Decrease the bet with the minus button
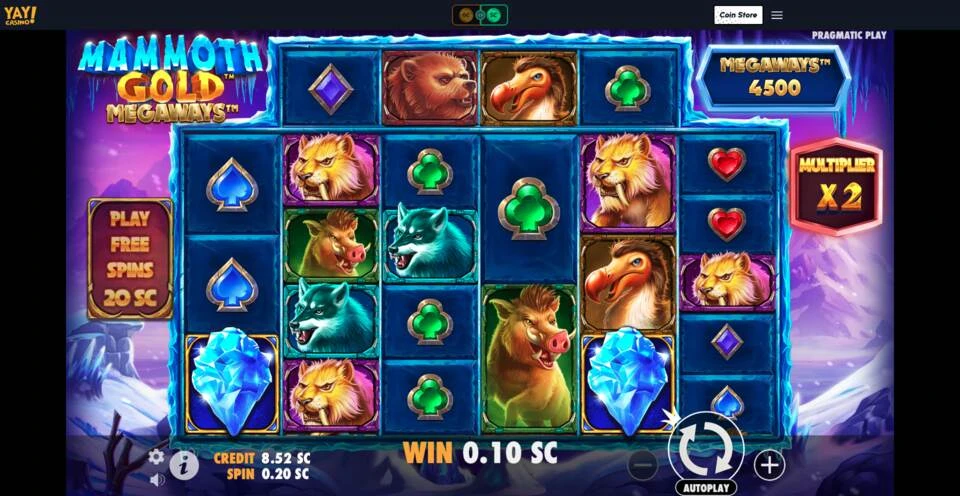This screenshot has width=960, height=496. (642, 464)
